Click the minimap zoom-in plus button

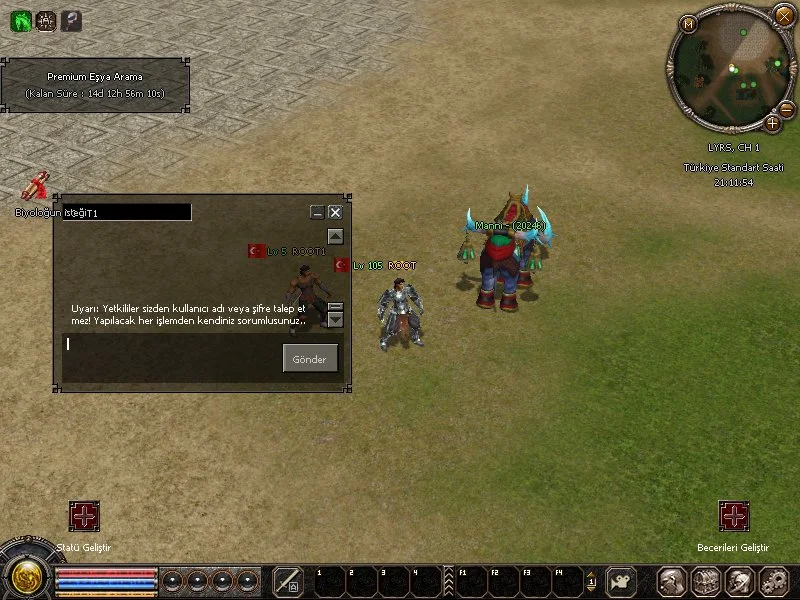pos(773,124)
